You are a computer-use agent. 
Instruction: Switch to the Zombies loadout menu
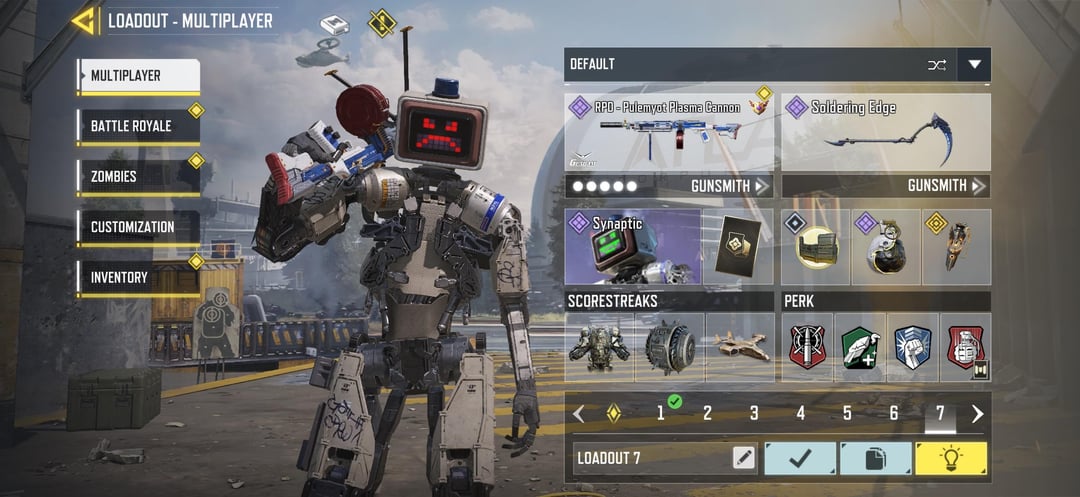coord(138,176)
